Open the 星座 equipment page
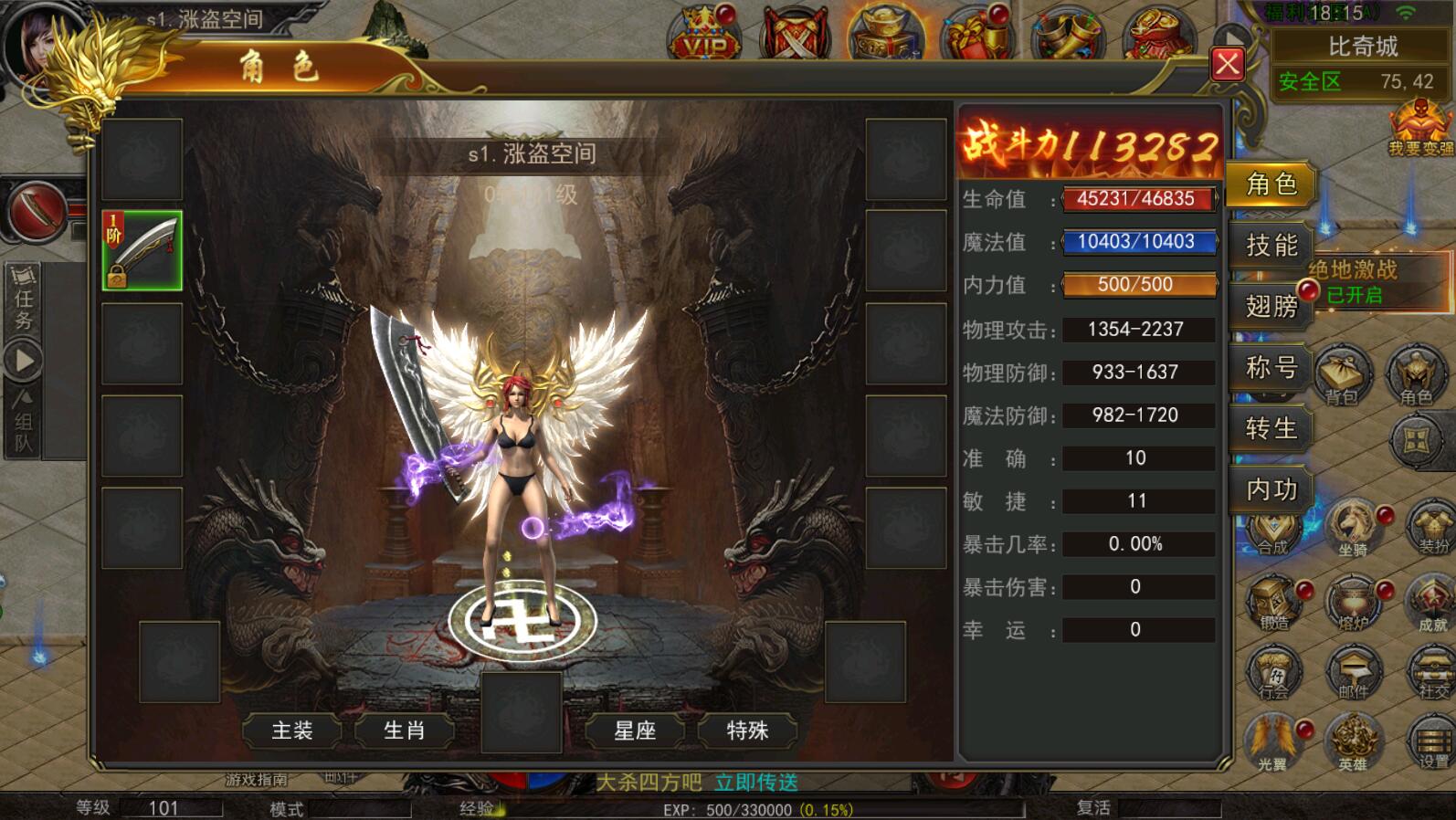The height and width of the screenshot is (820, 1456). click(635, 730)
